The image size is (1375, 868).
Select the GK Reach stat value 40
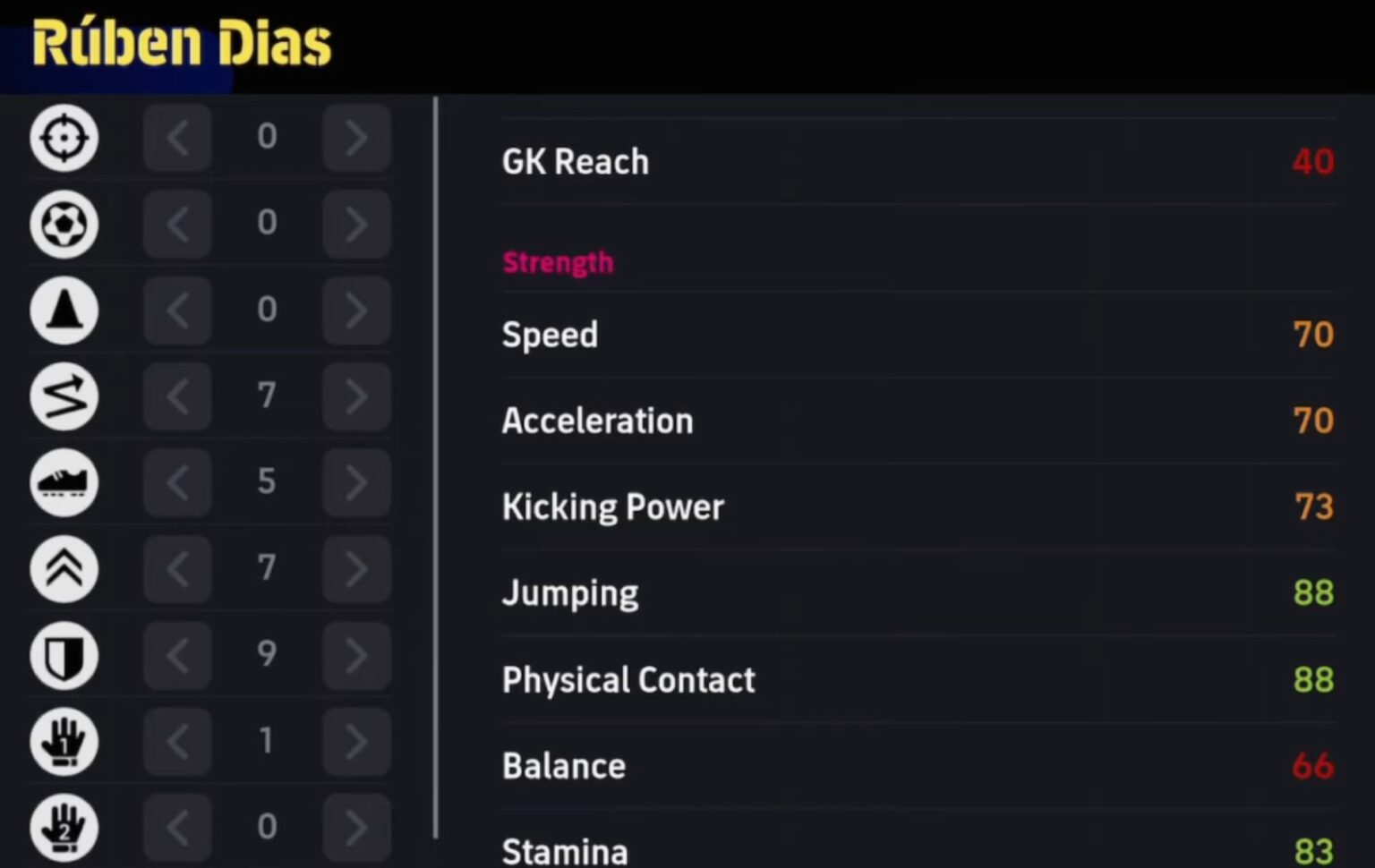(1313, 162)
